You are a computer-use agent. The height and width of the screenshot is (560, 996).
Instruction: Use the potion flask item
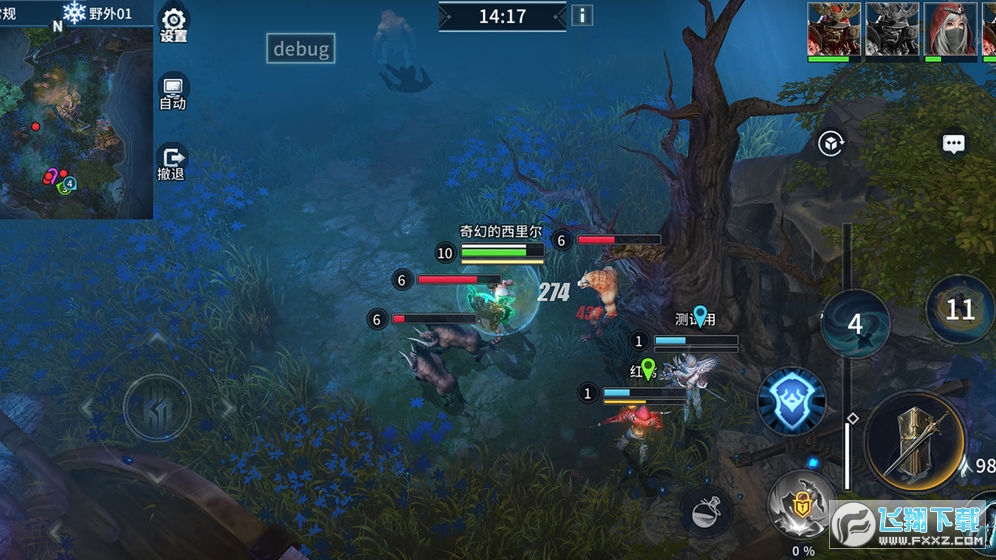tap(707, 511)
